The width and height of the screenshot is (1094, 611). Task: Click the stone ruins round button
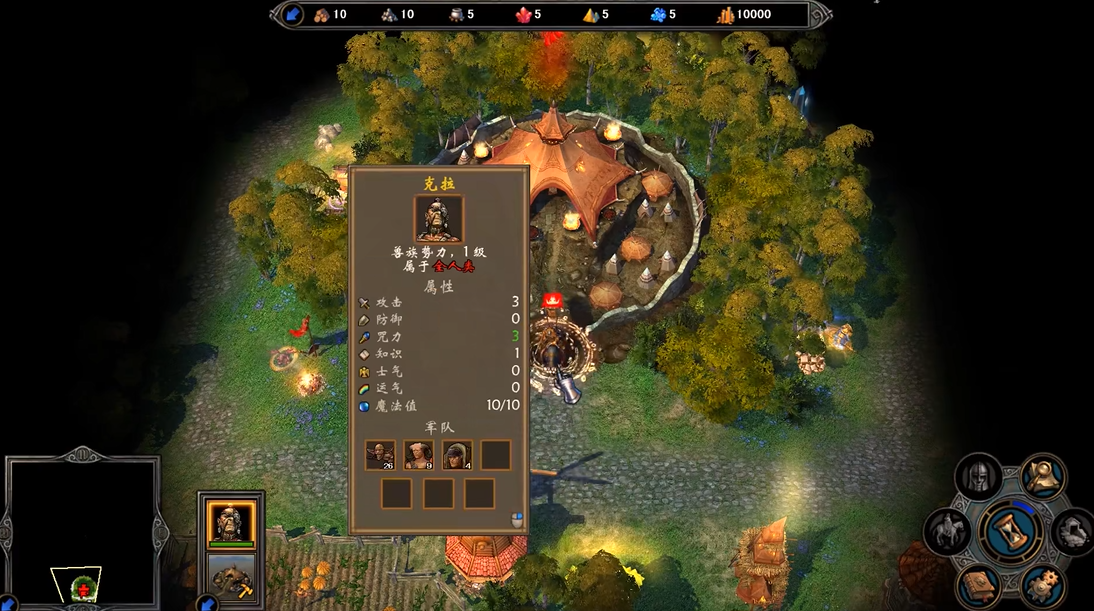point(1072,531)
